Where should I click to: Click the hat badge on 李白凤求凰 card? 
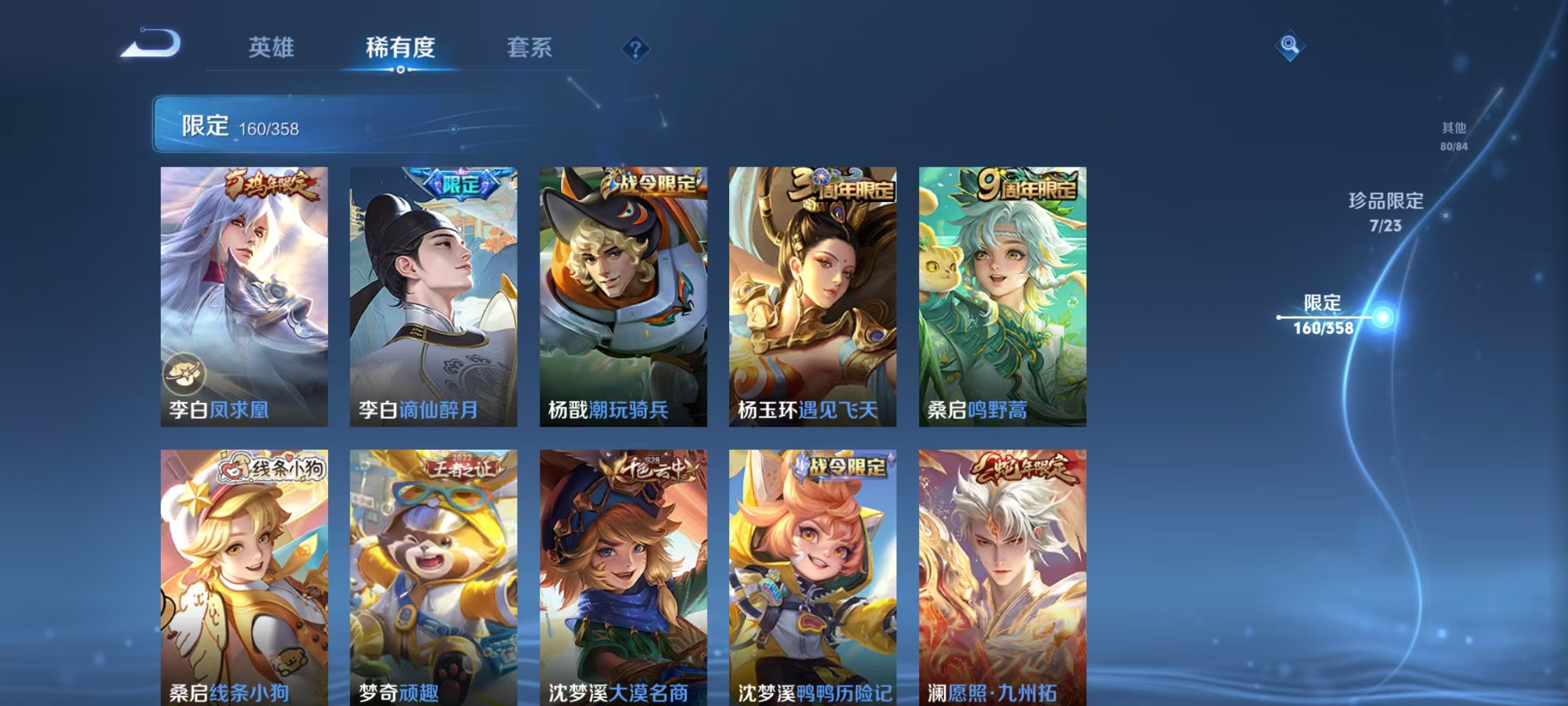184,374
